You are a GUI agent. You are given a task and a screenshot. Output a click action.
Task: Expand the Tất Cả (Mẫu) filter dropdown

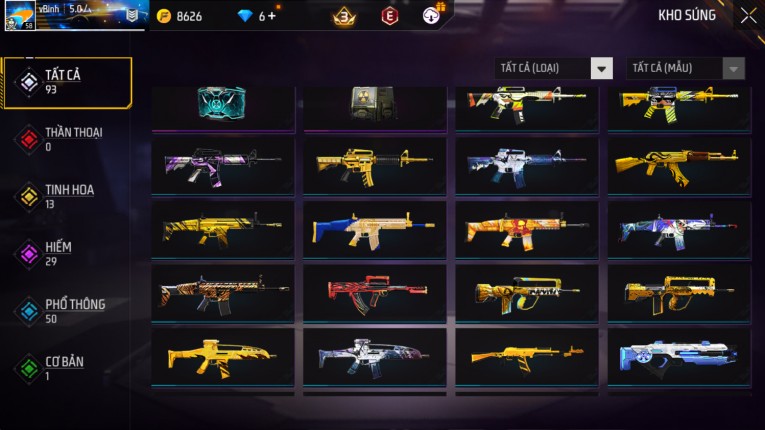click(x=686, y=68)
